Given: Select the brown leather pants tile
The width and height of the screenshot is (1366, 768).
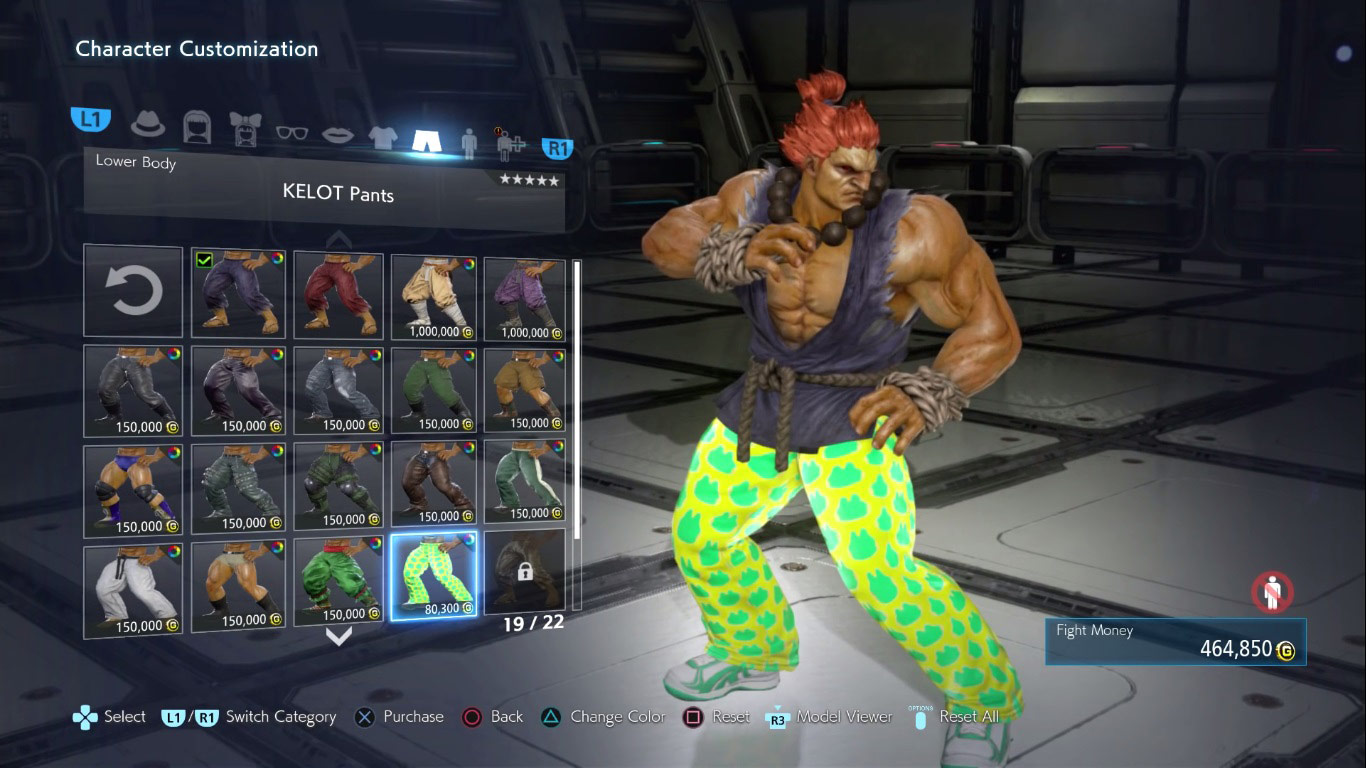Looking at the screenshot, I should pos(434,483).
